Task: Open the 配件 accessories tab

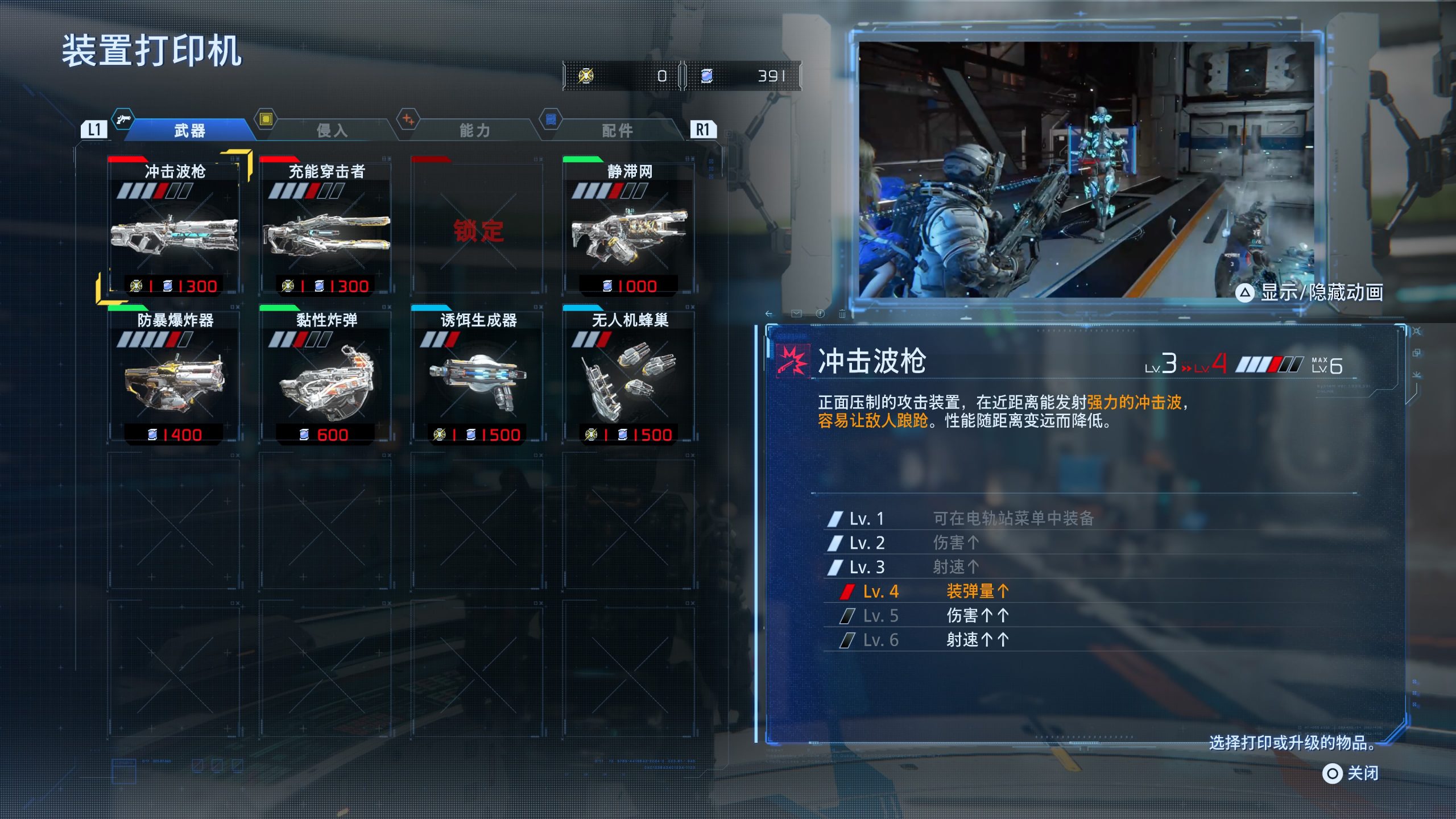Action: click(617, 130)
